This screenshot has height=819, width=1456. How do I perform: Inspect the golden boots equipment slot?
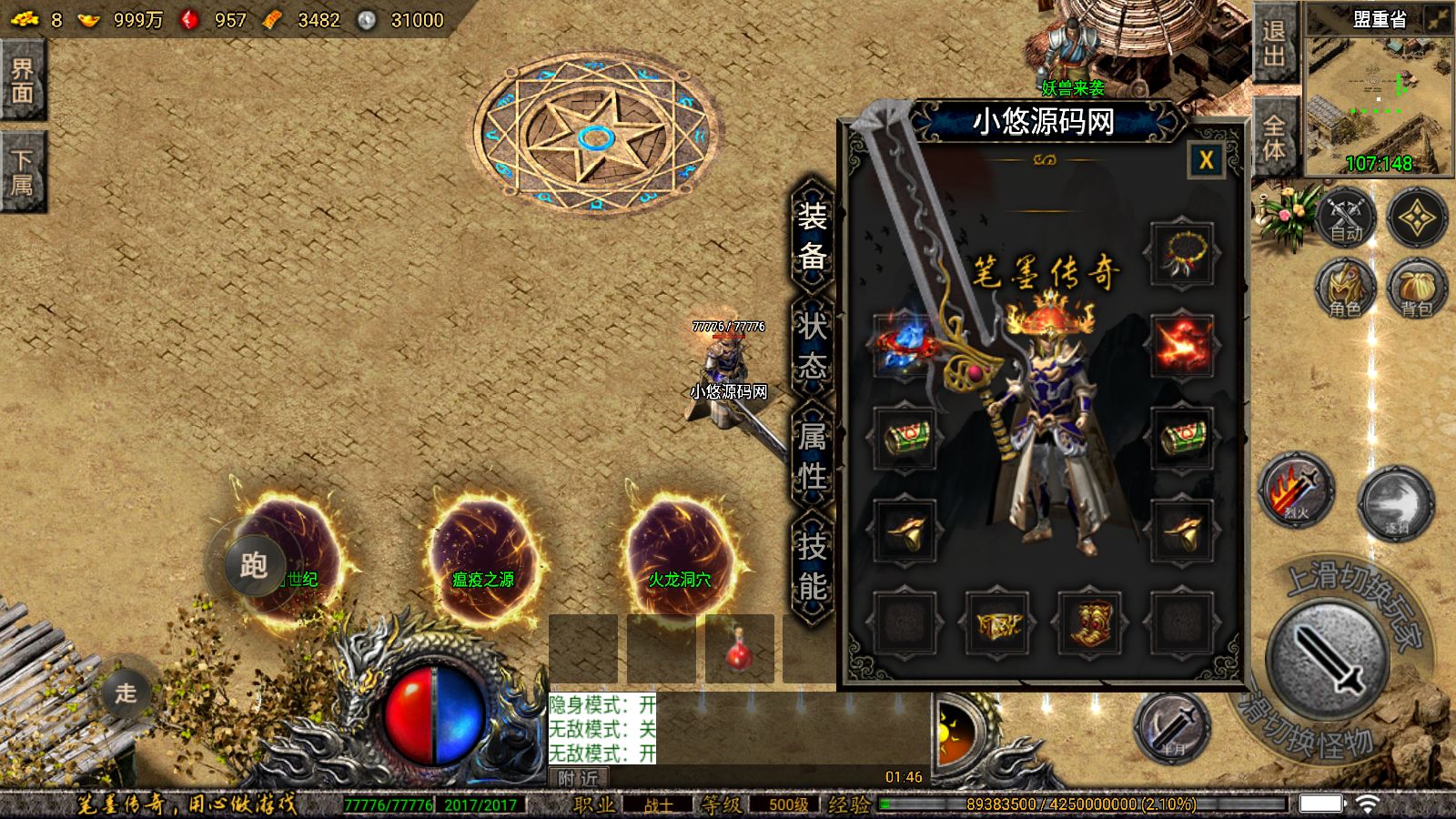tap(1088, 622)
